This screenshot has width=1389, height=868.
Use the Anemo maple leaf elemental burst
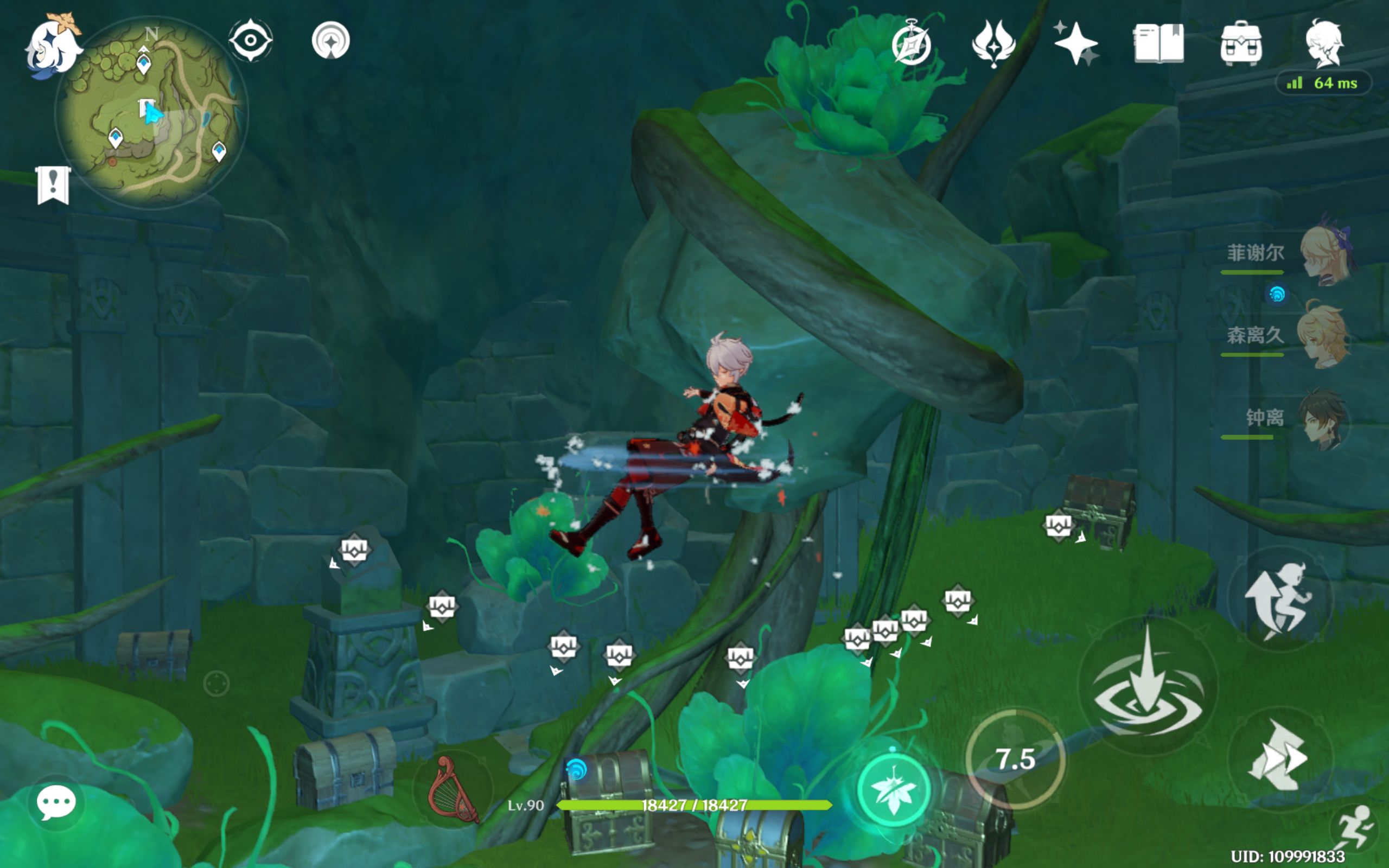tap(893, 790)
